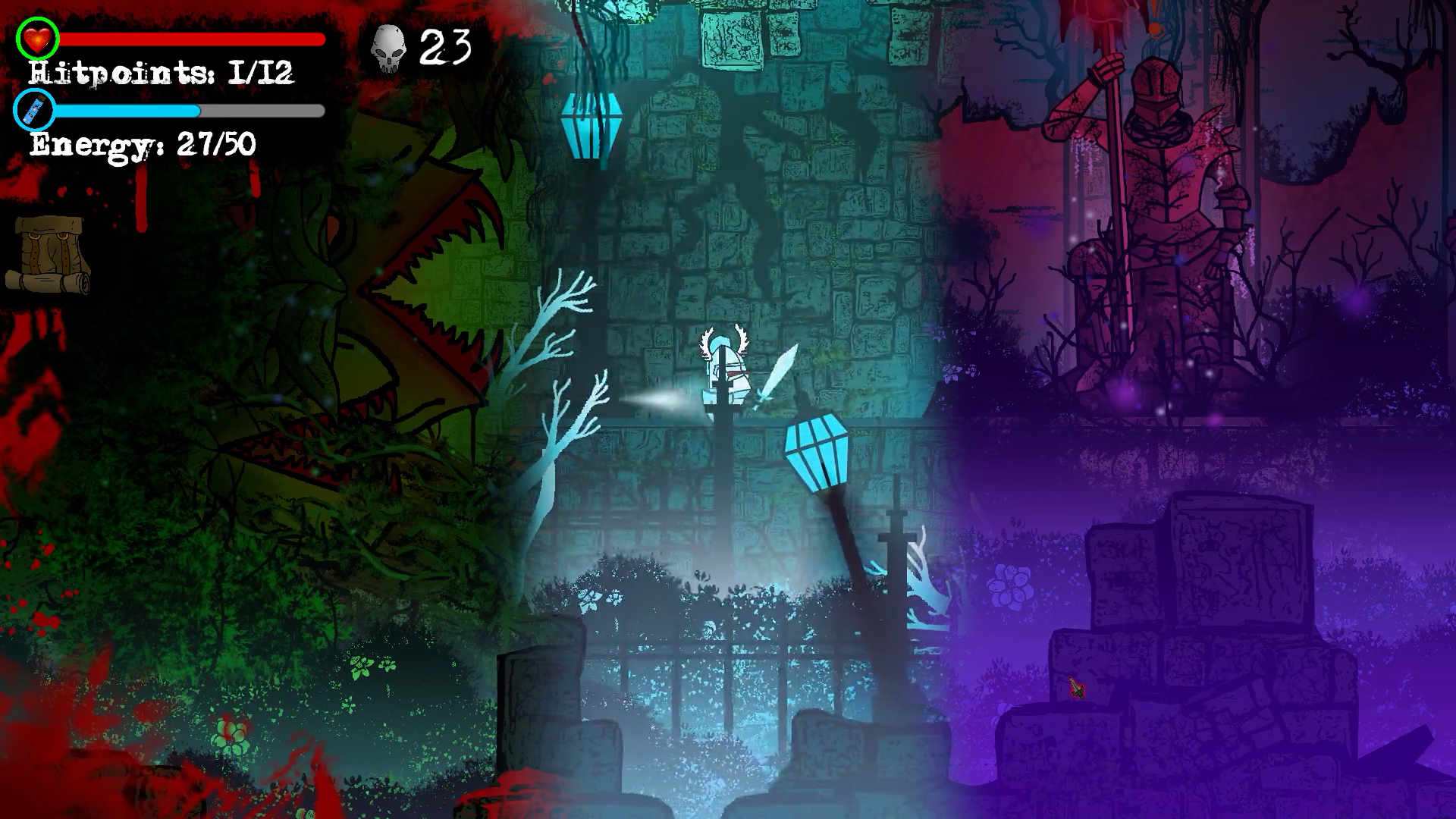
Task: Open the backpack inventory icon
Action: click(49, 255)
